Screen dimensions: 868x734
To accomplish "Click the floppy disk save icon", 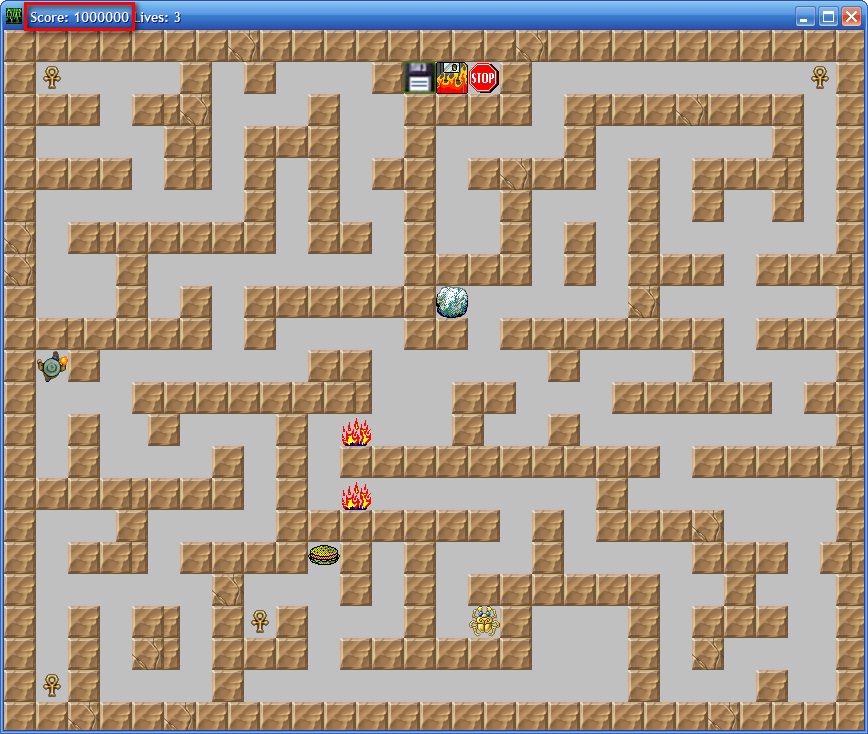I will pos(419,78).
